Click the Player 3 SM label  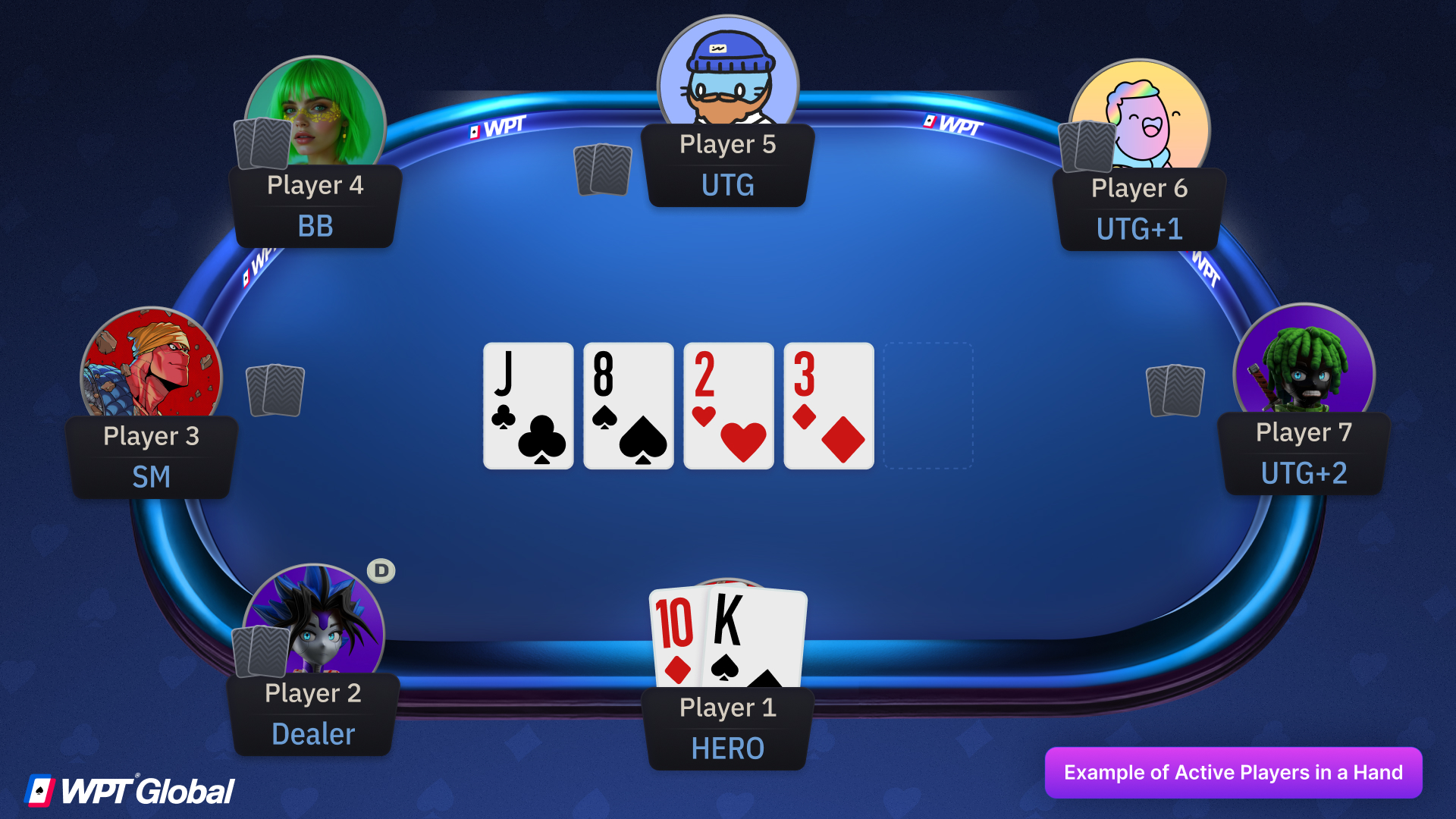pos(152,476)
